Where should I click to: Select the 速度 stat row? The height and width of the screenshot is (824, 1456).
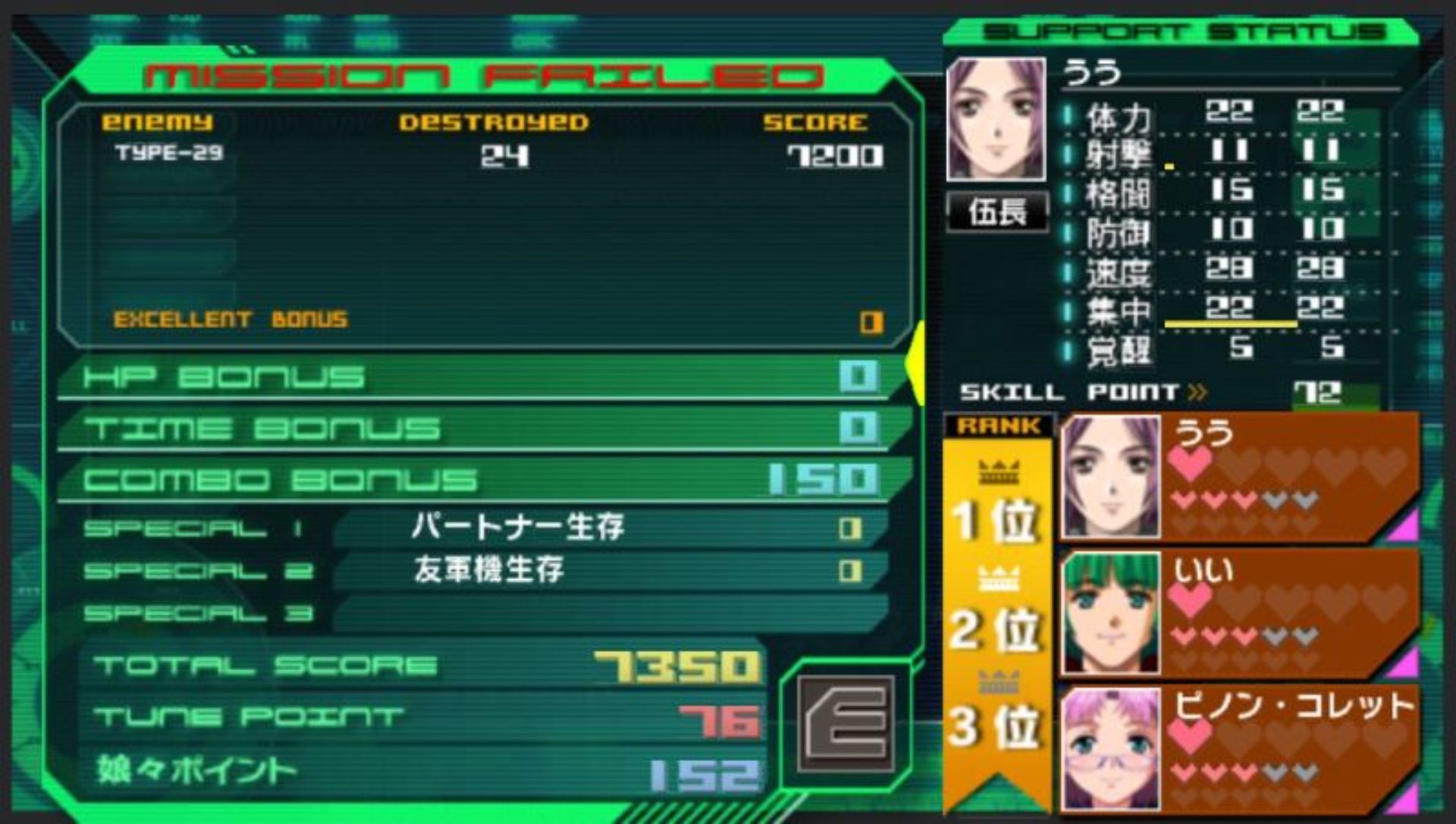click(1228, 270)
